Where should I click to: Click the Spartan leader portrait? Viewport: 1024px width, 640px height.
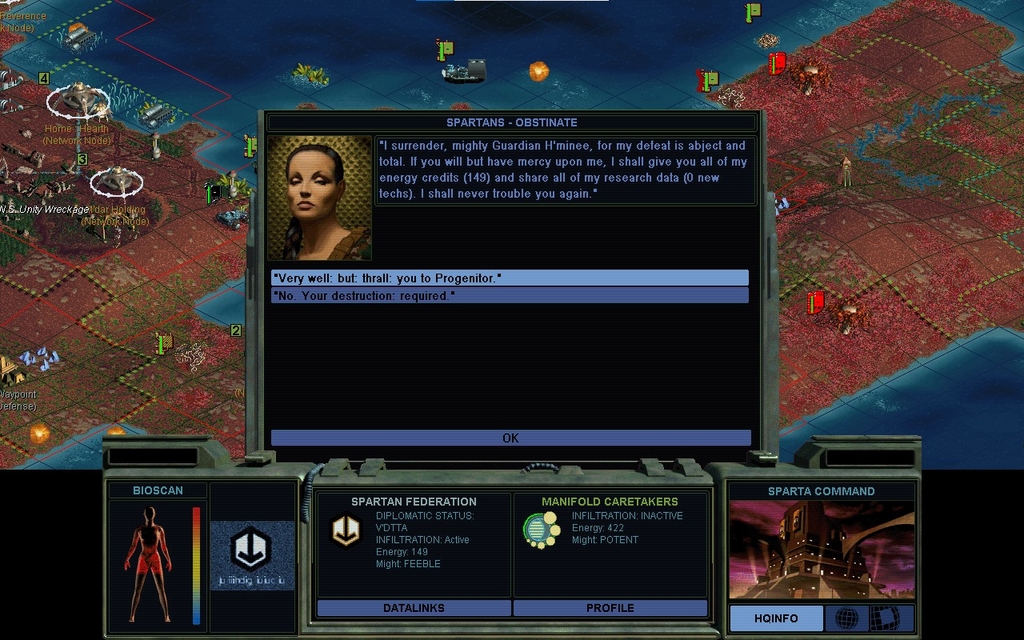pos(319,198)
